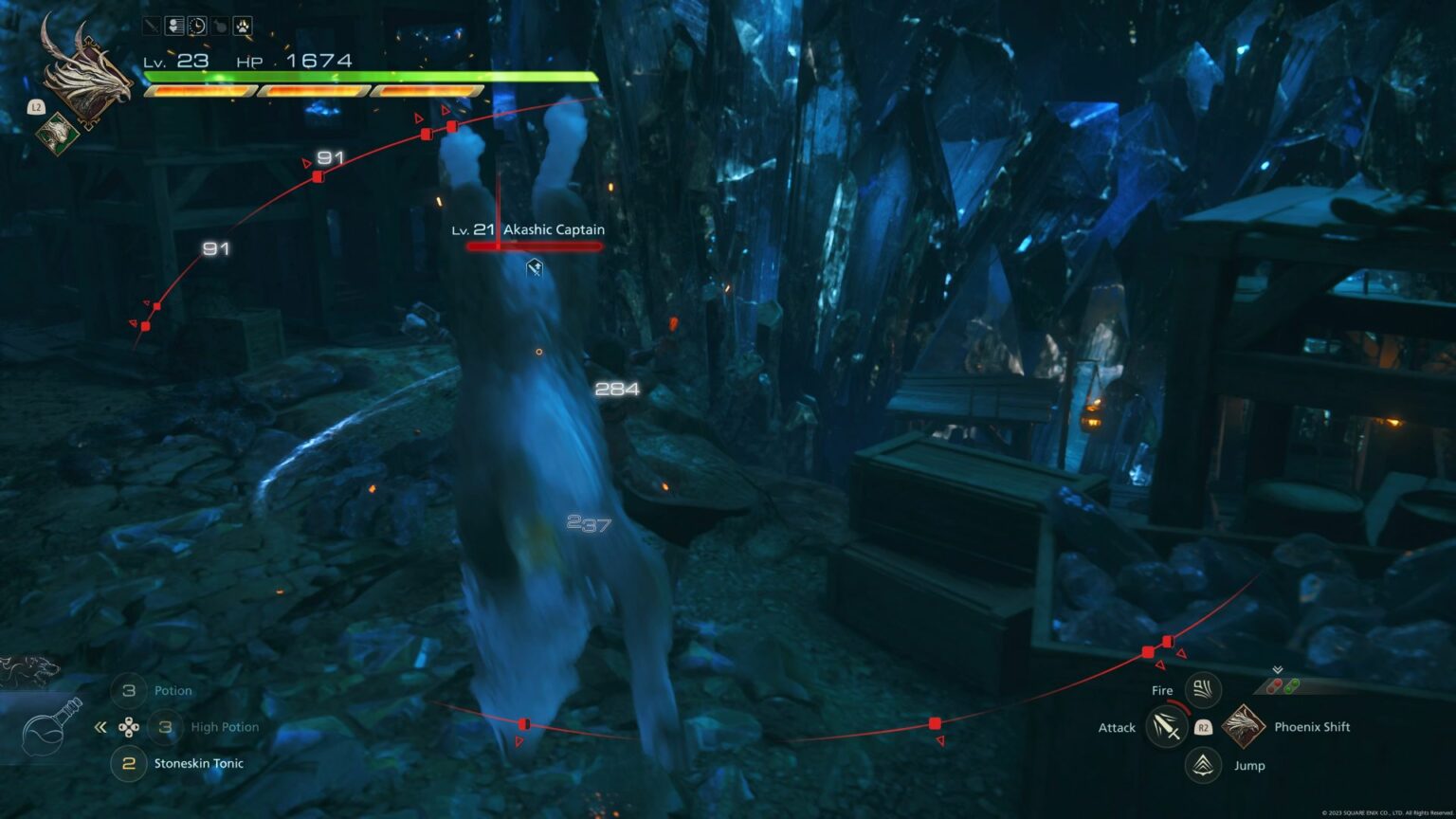Click the Phoenix Shift eikon emblem
This screenshot has width=1456, height=819.
(x=1242, y=727)
